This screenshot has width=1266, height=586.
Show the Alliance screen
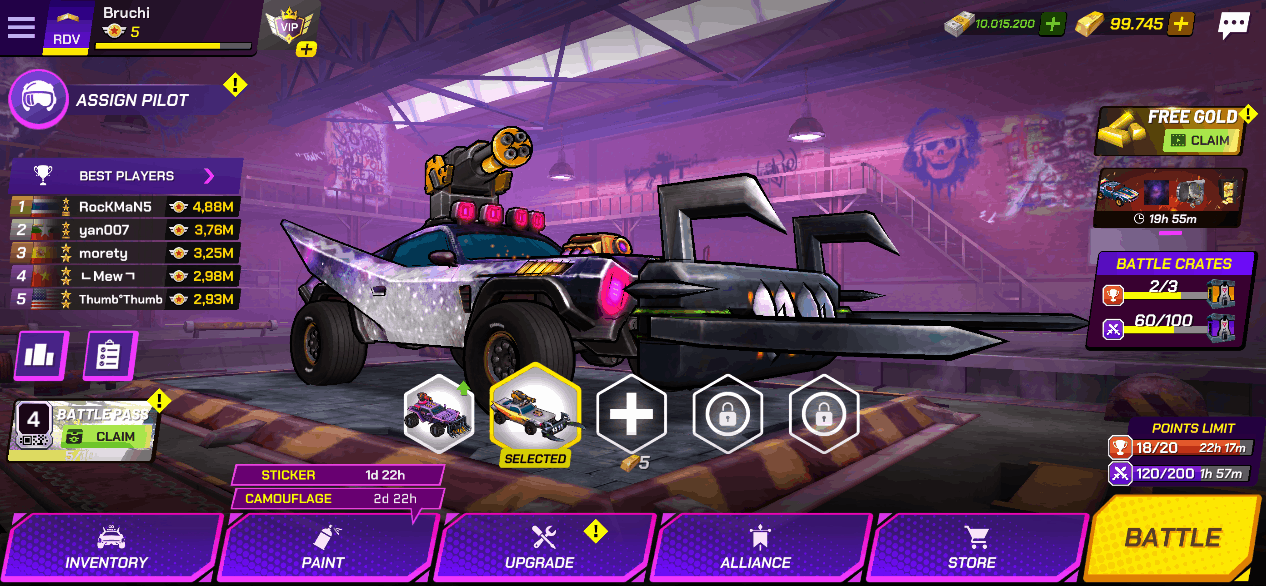point(756,548)
